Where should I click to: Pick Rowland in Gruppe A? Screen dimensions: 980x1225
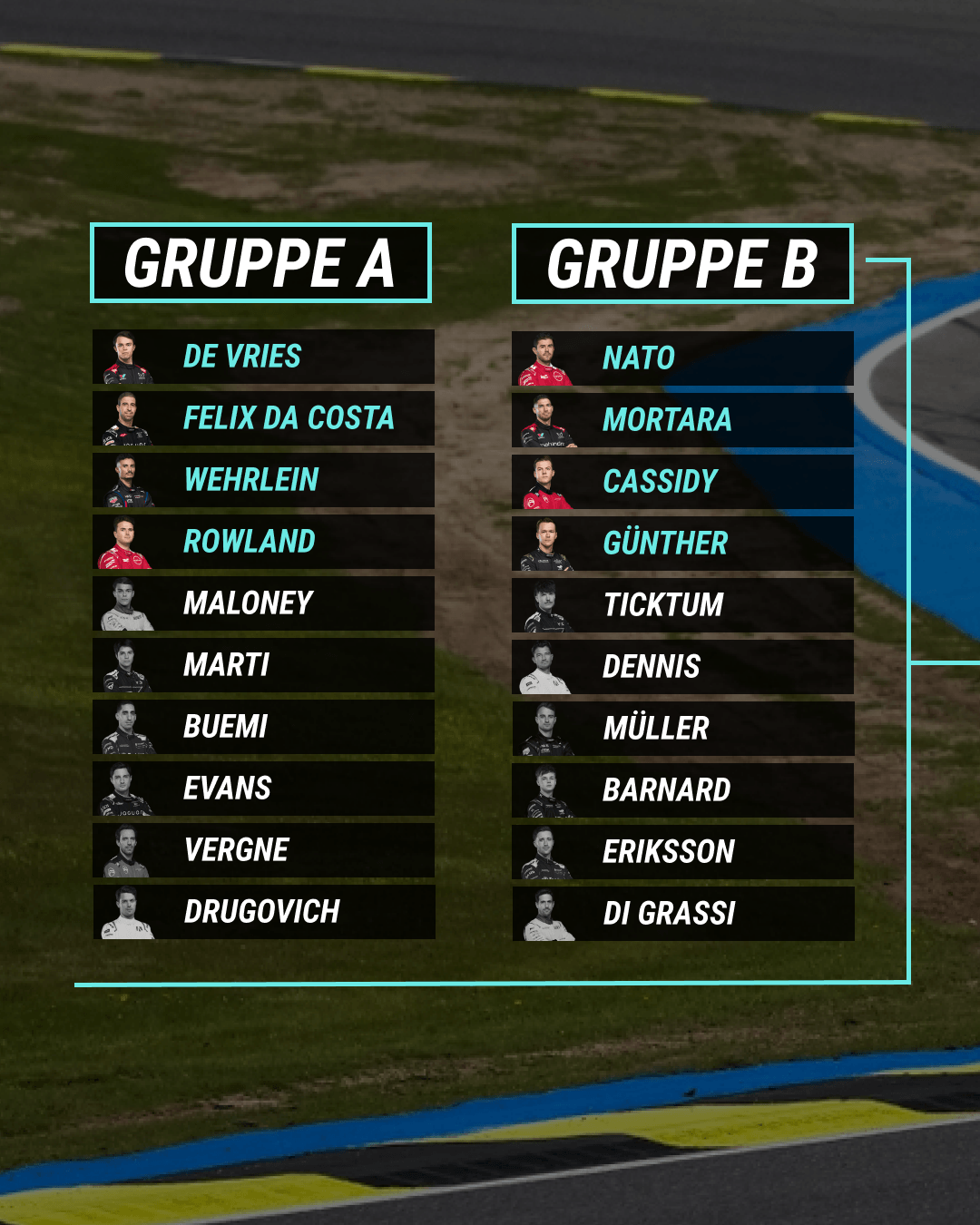click(263, 542)
